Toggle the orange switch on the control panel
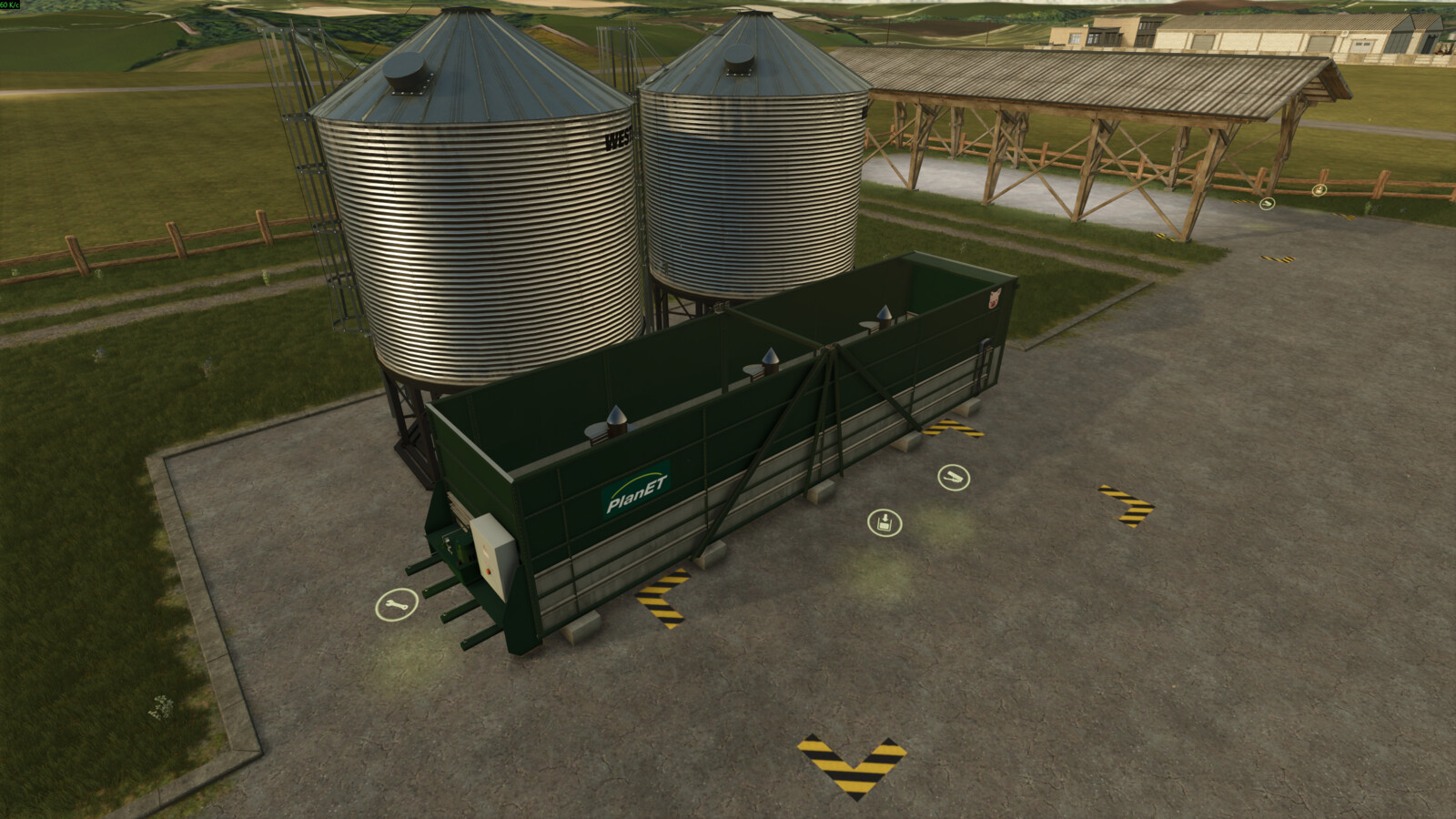 click(488, 571)
